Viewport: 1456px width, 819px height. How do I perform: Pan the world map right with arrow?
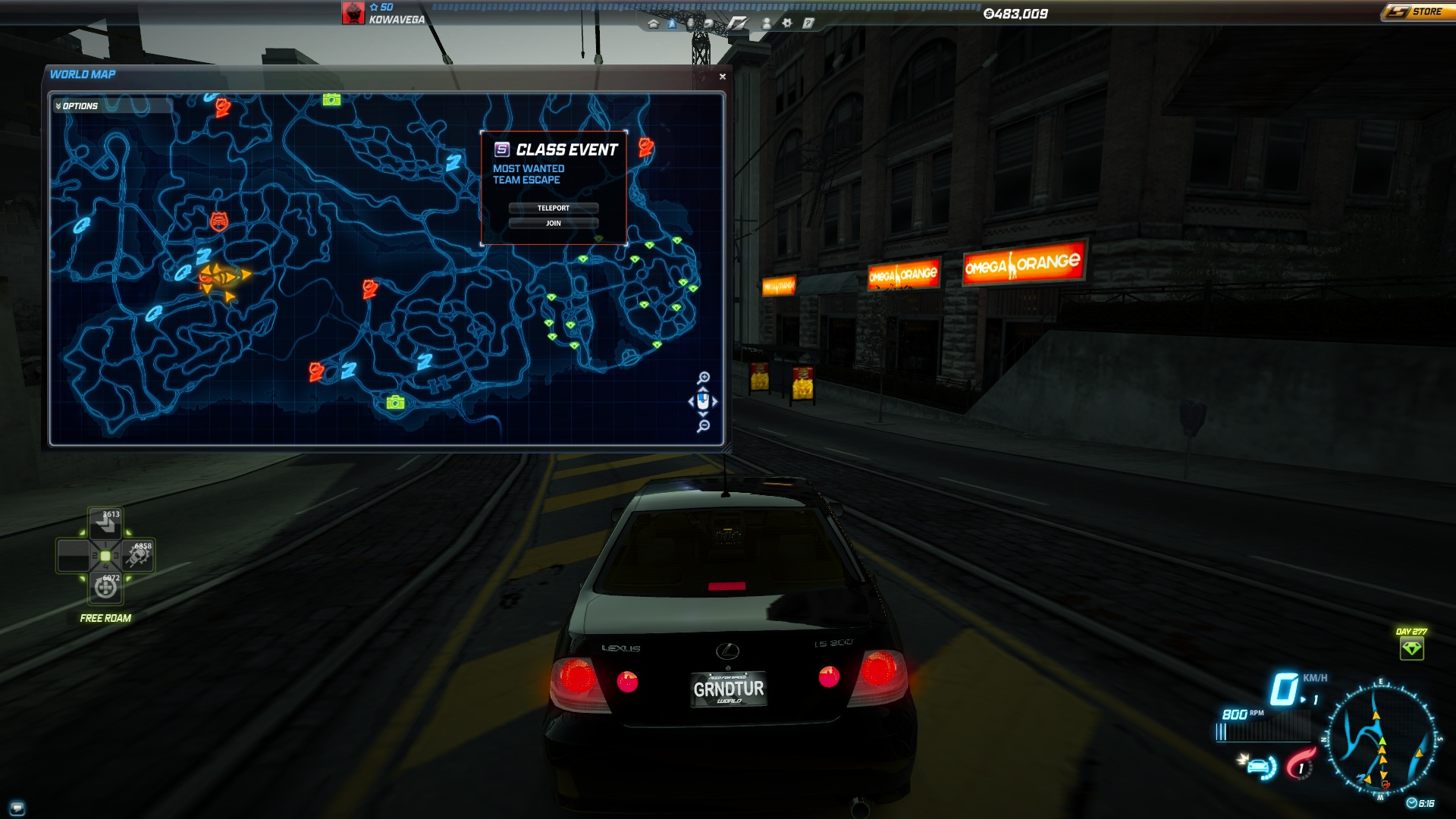point(715,402)
